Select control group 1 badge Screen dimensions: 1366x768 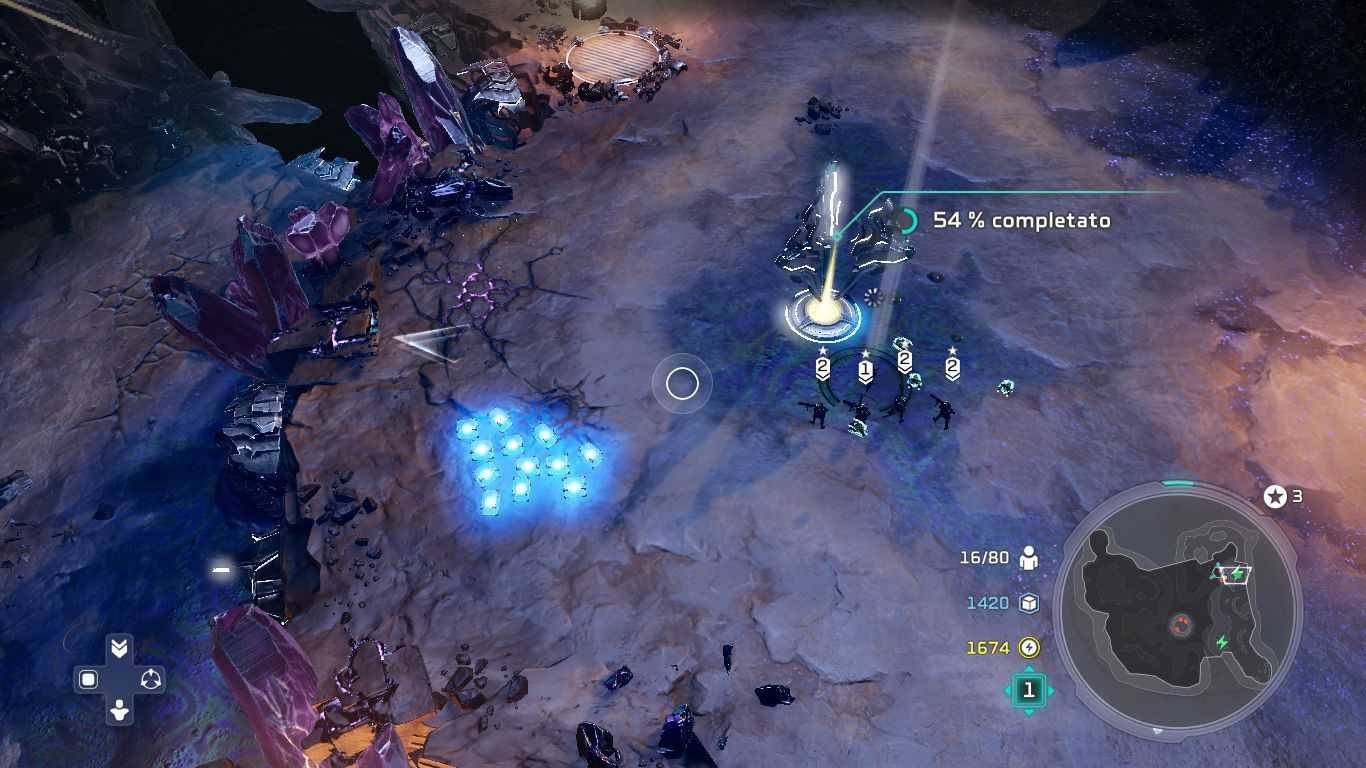1028,690
